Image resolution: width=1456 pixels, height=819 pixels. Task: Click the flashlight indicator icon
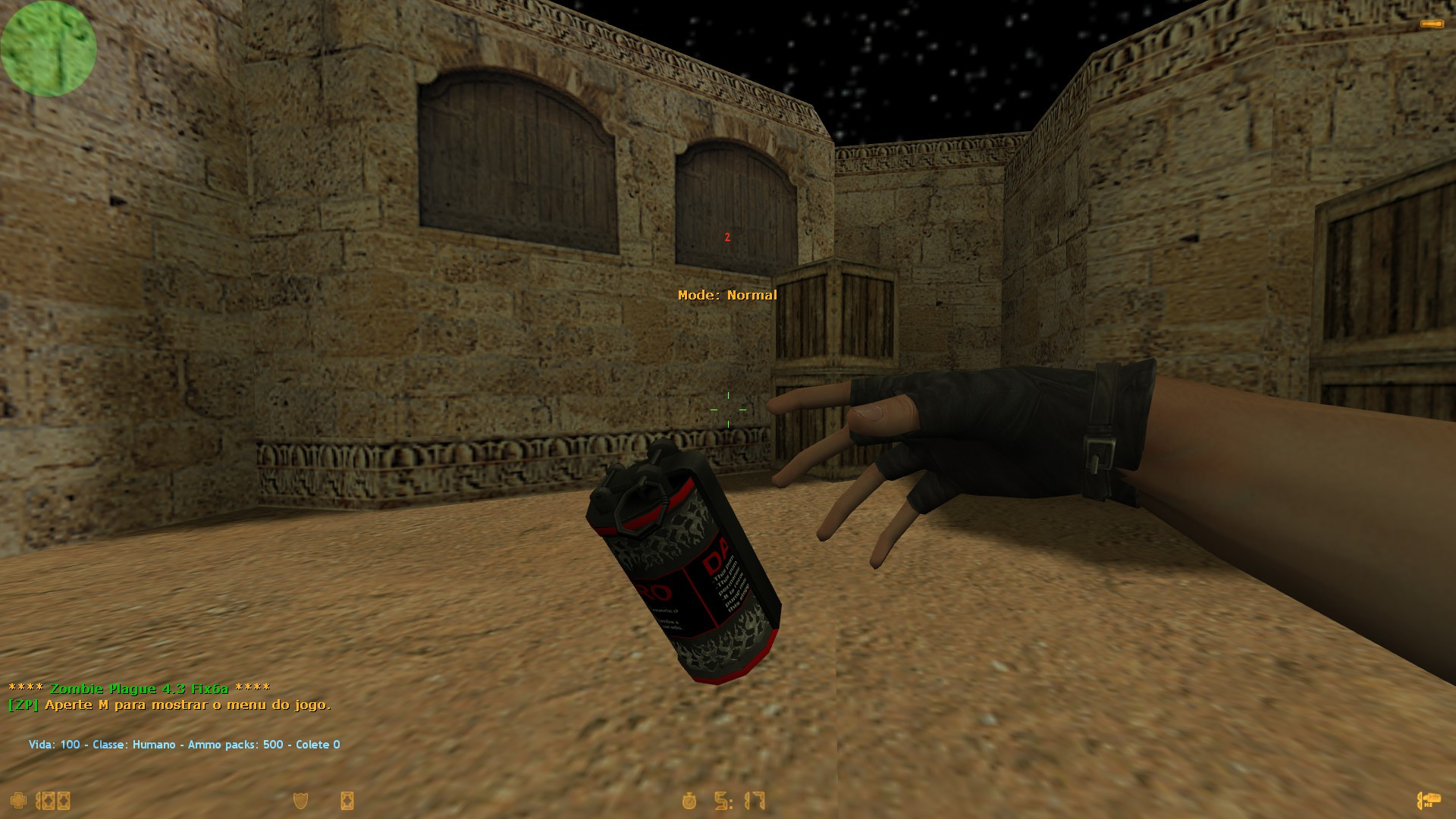(x=1429, y=23)
